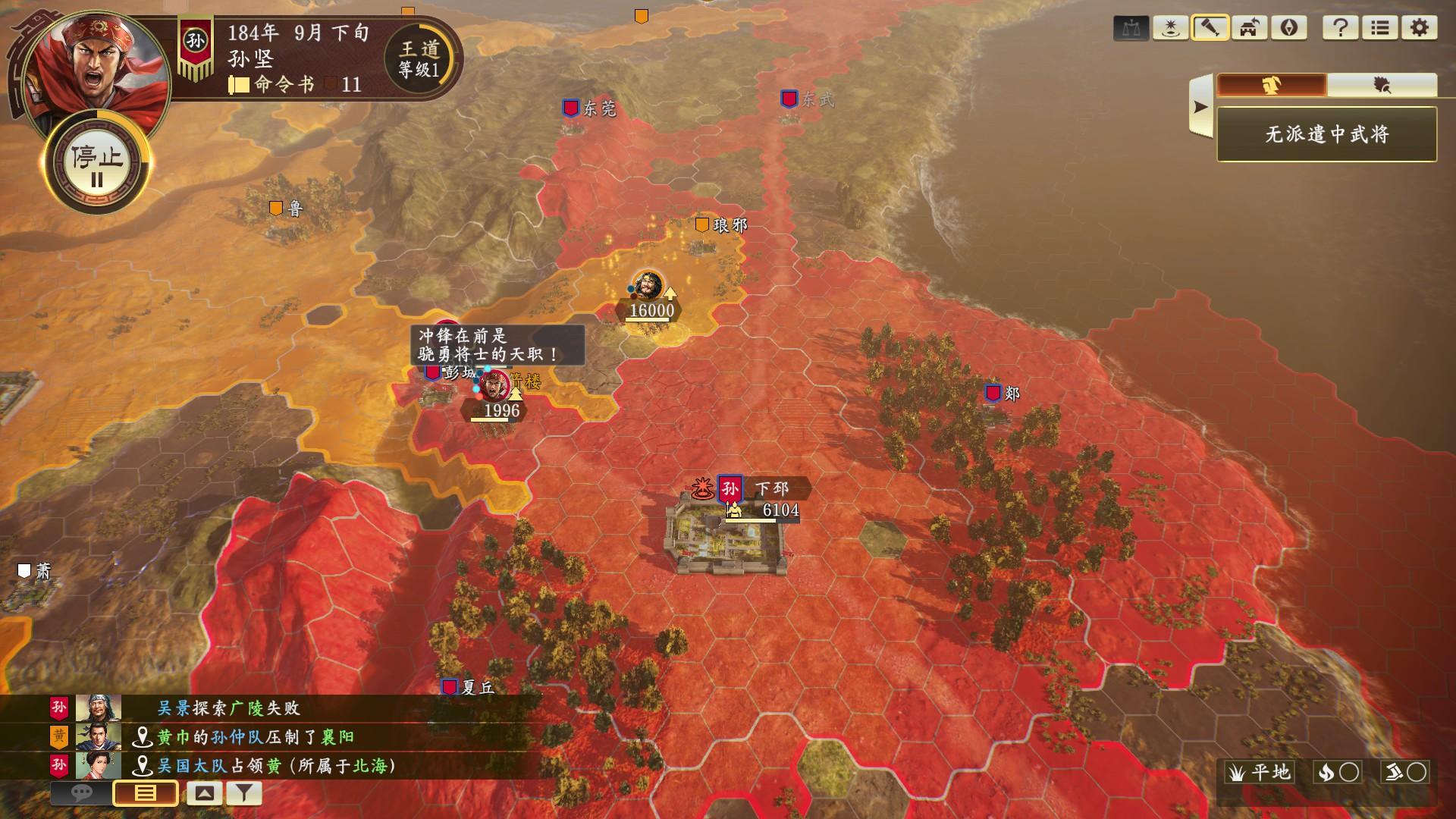The image size is (1456, 819).
Task: Click the burst ripple icon in top toolbar
Action: [1172, 29]
